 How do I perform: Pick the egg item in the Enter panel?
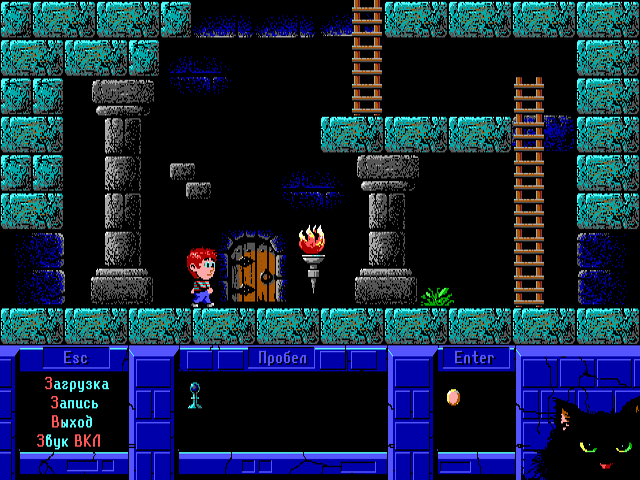(x=453, y=397)
